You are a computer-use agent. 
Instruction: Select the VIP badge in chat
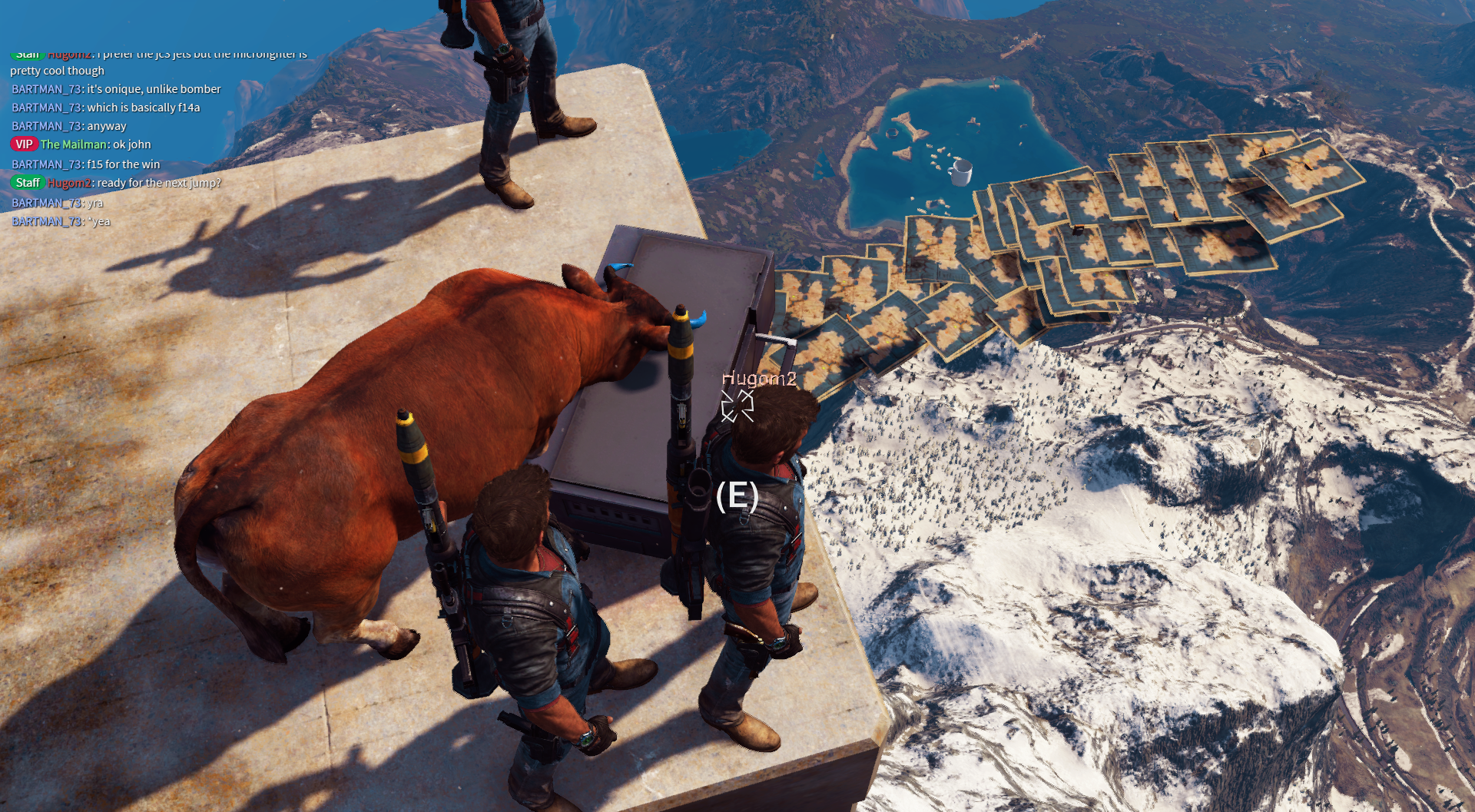pyautogui.click(x=24, y=144)
